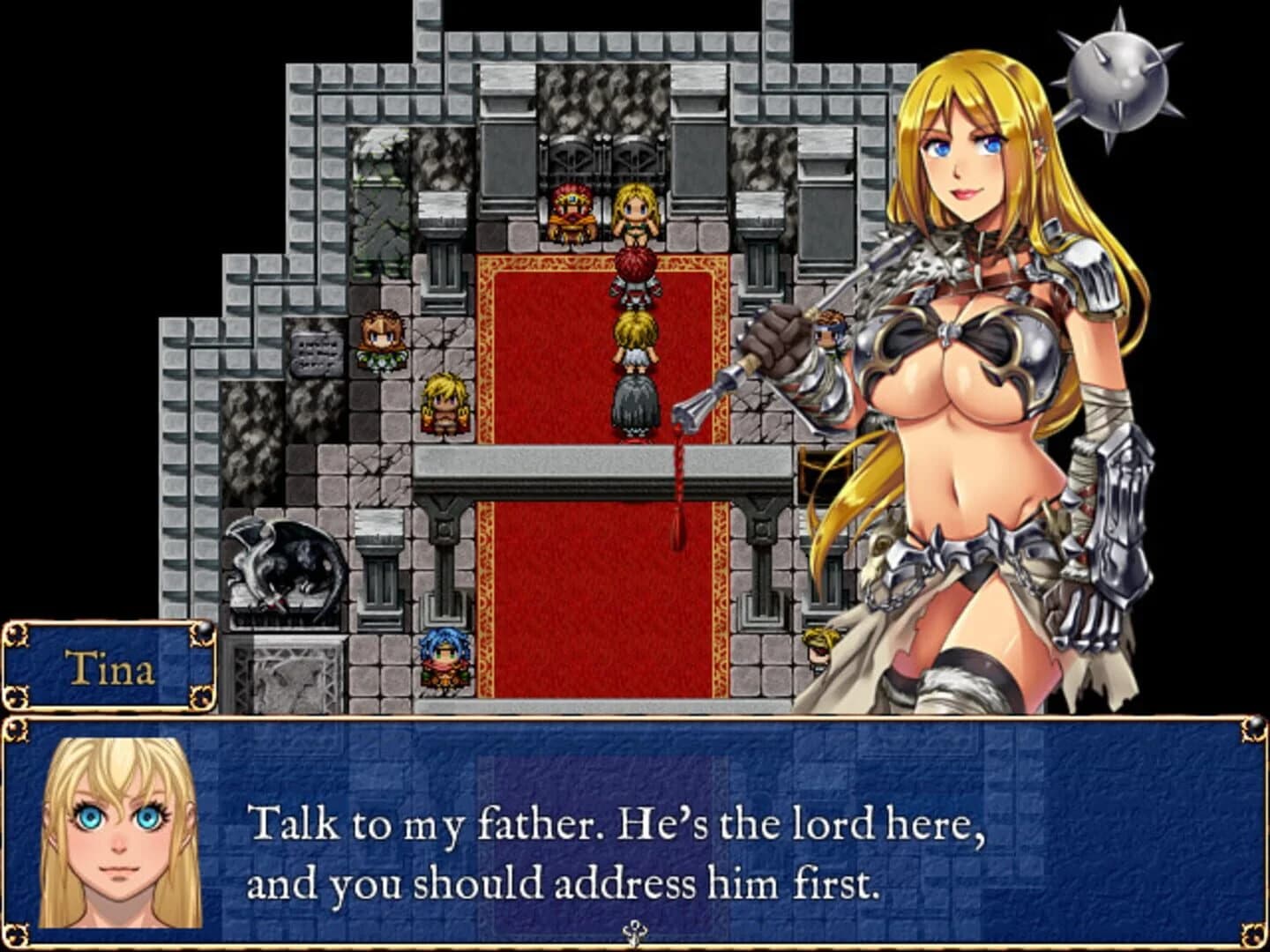Click the Tina nameplate above the dialogue box
This screenshot has width=1270, height=952.
[x=110, y=667]
